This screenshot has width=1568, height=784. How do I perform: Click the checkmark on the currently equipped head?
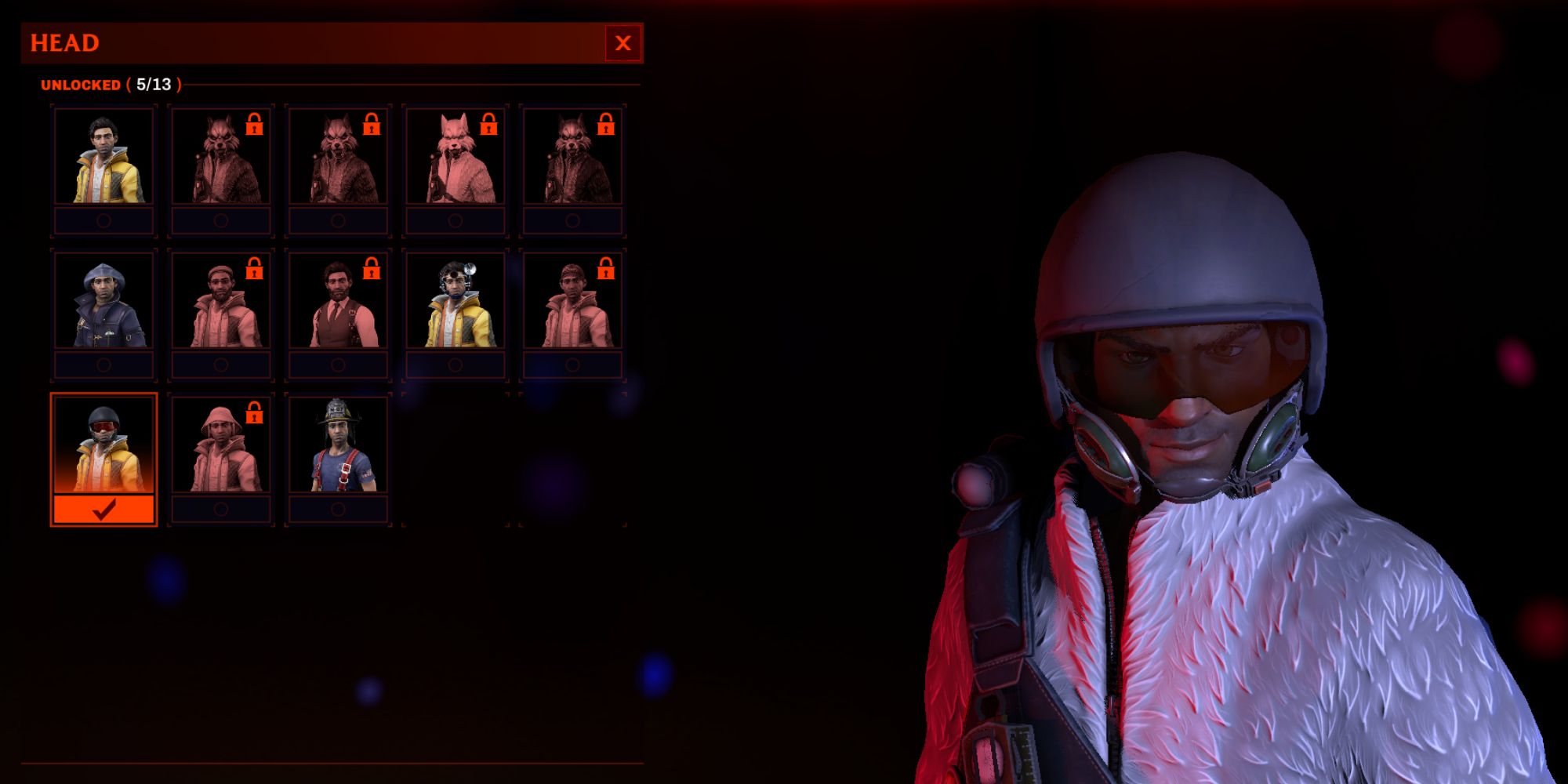tap(104, 509)
